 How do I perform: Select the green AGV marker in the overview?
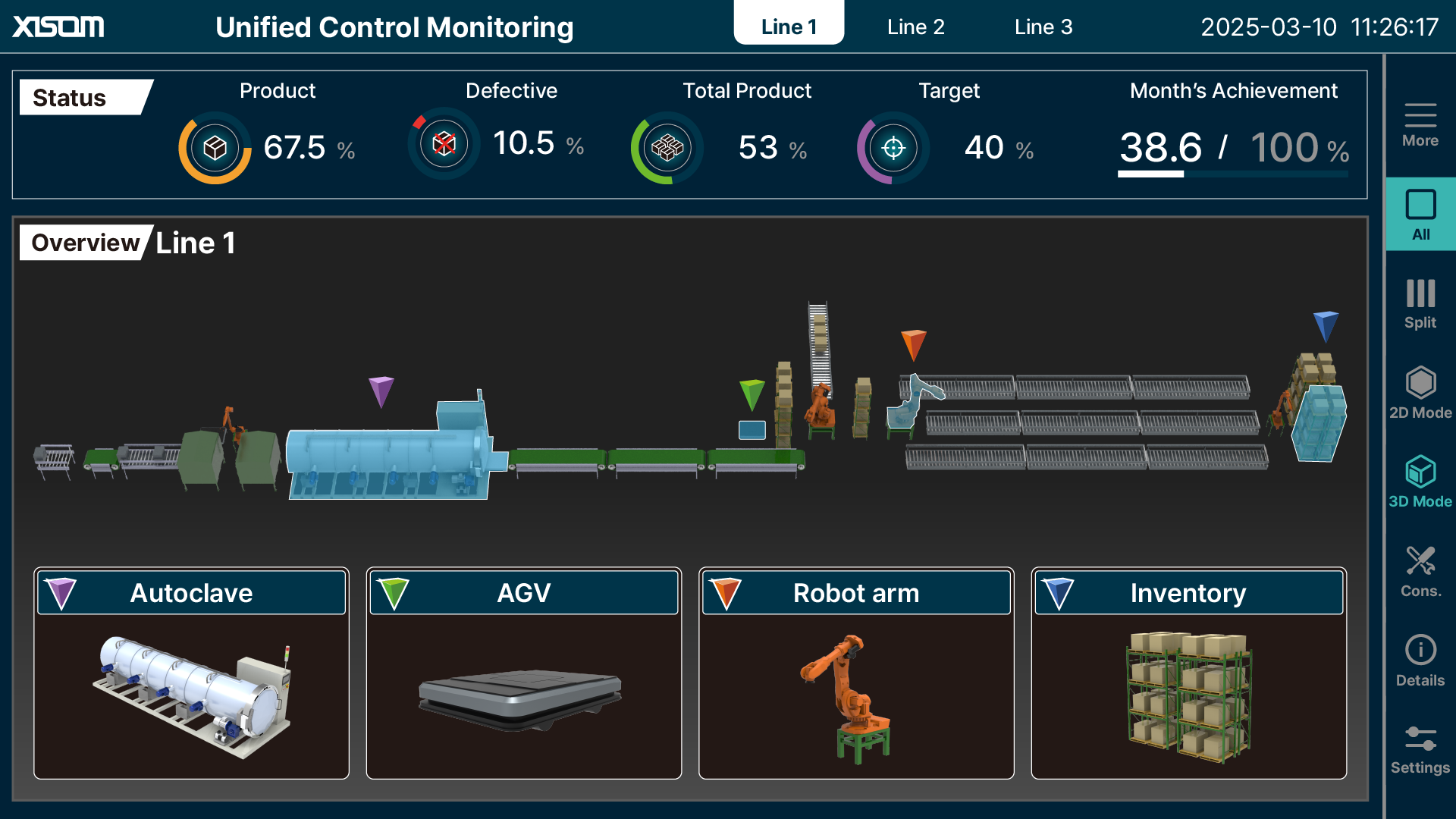tap(752, 393)
